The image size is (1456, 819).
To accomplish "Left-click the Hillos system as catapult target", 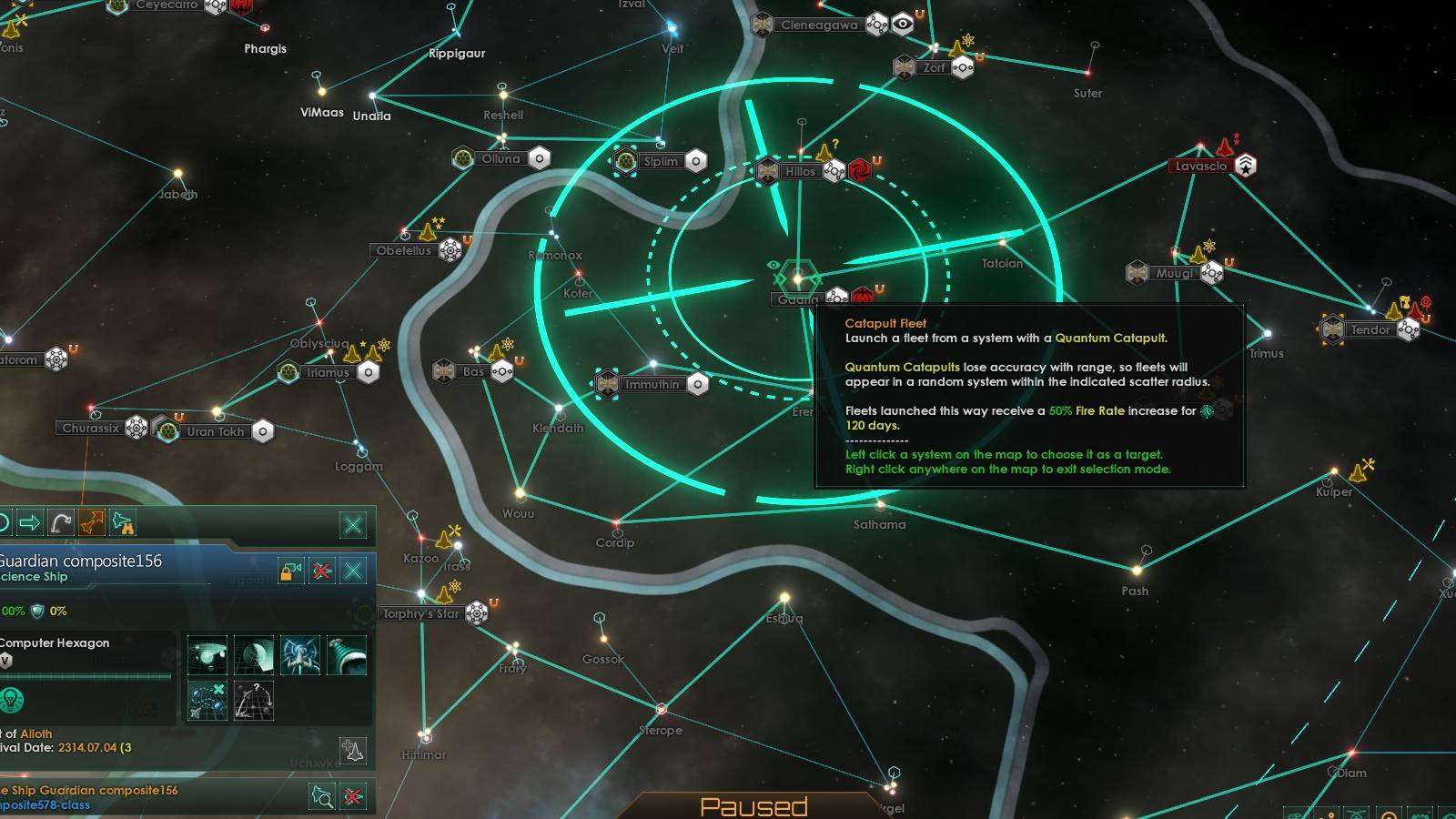I will point(802,170).
